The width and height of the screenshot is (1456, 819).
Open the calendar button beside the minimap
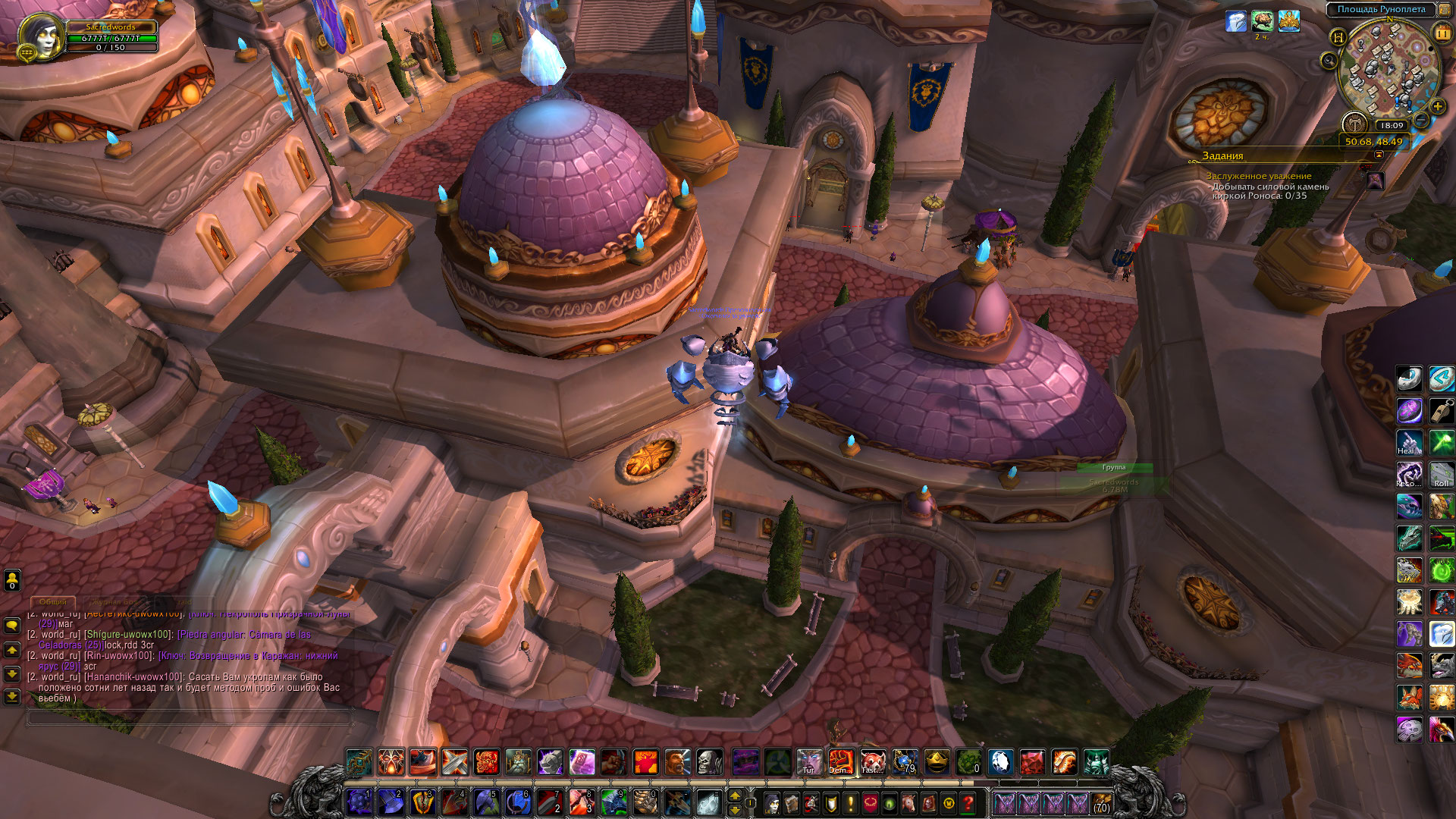1442,33
